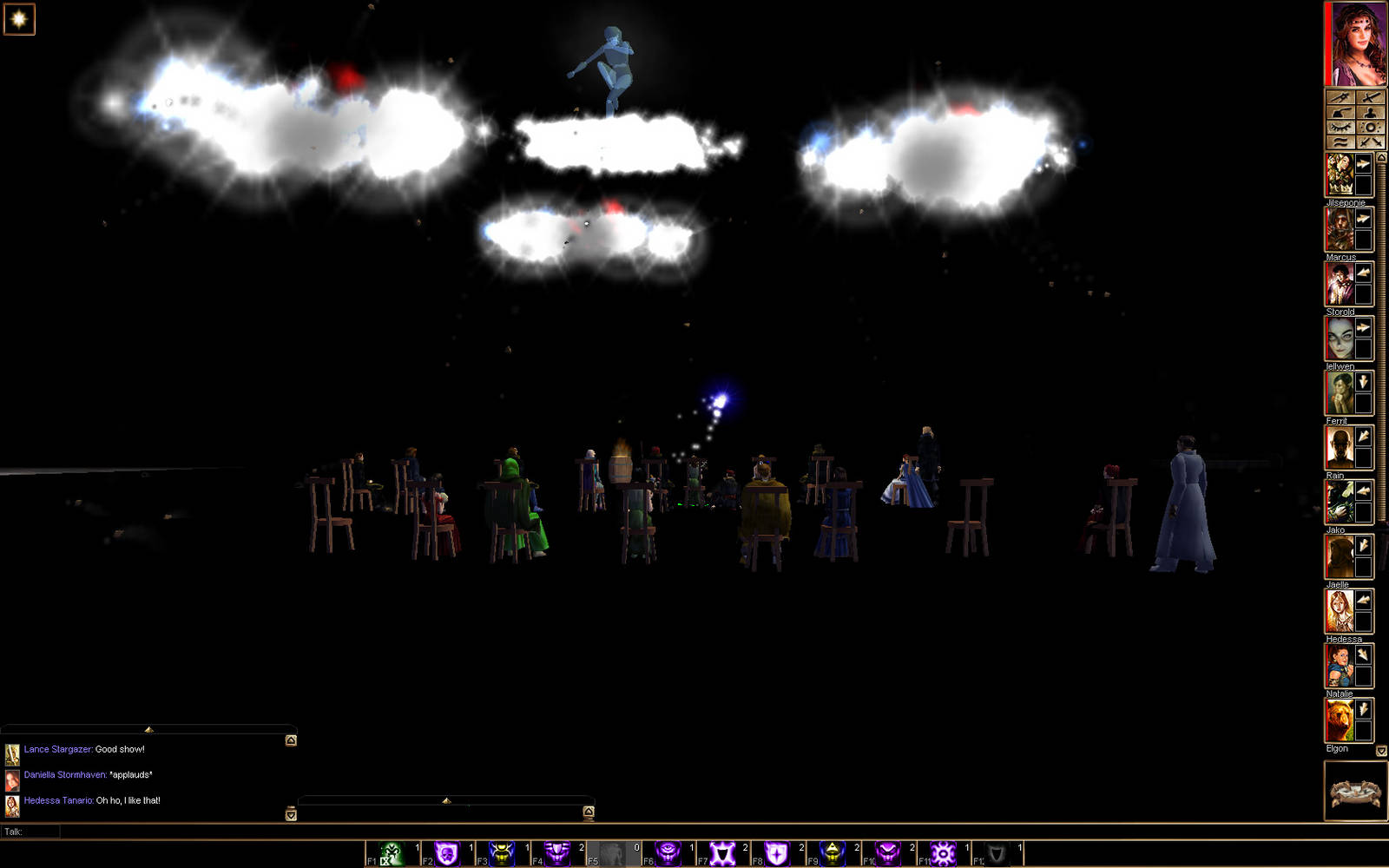Open the Options sun icon in the panel grid

coord(1370,127)
